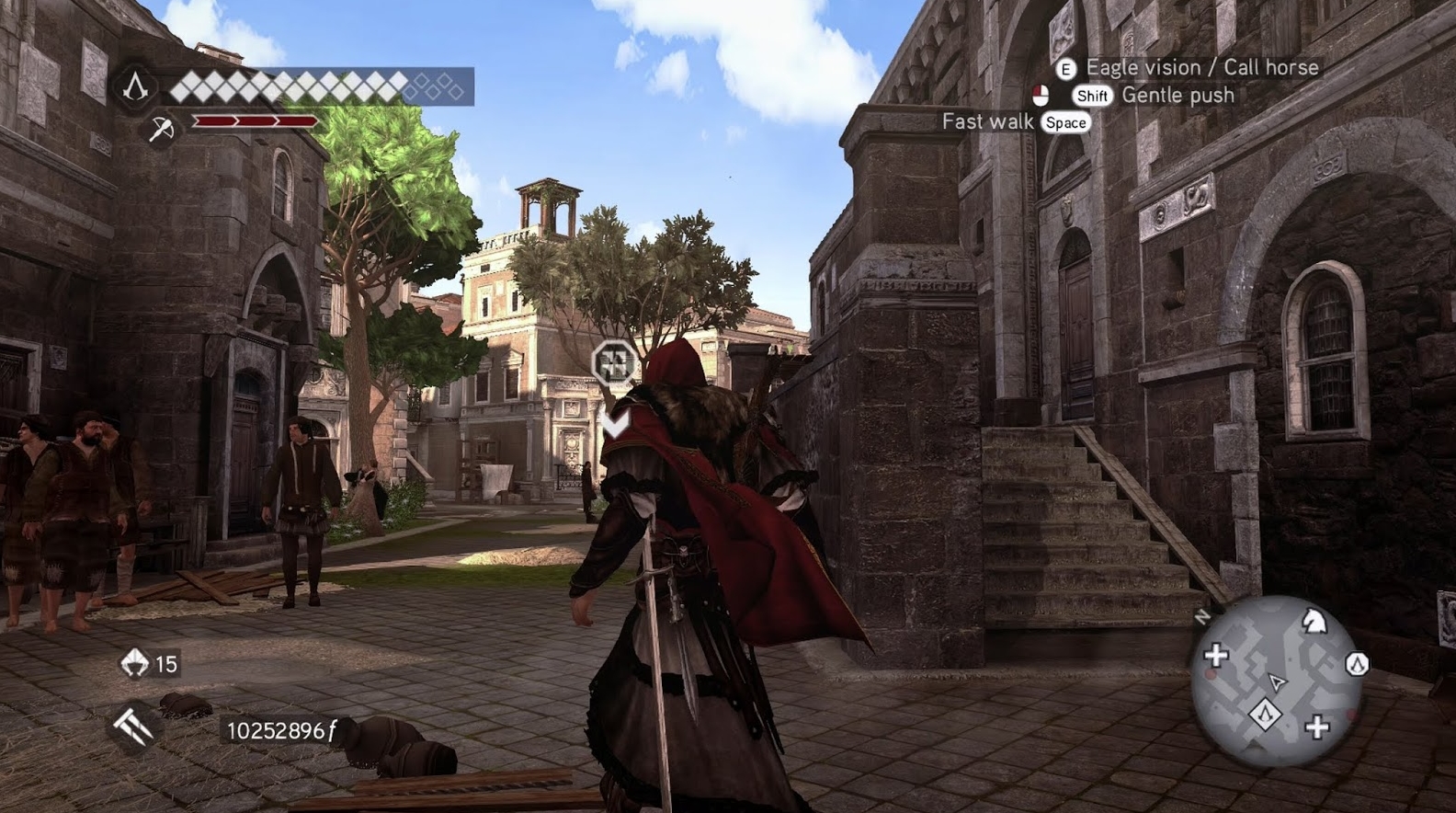Select the Eagle vision / Call horse label
The image size is (1456, 813).
(1202, 66)
